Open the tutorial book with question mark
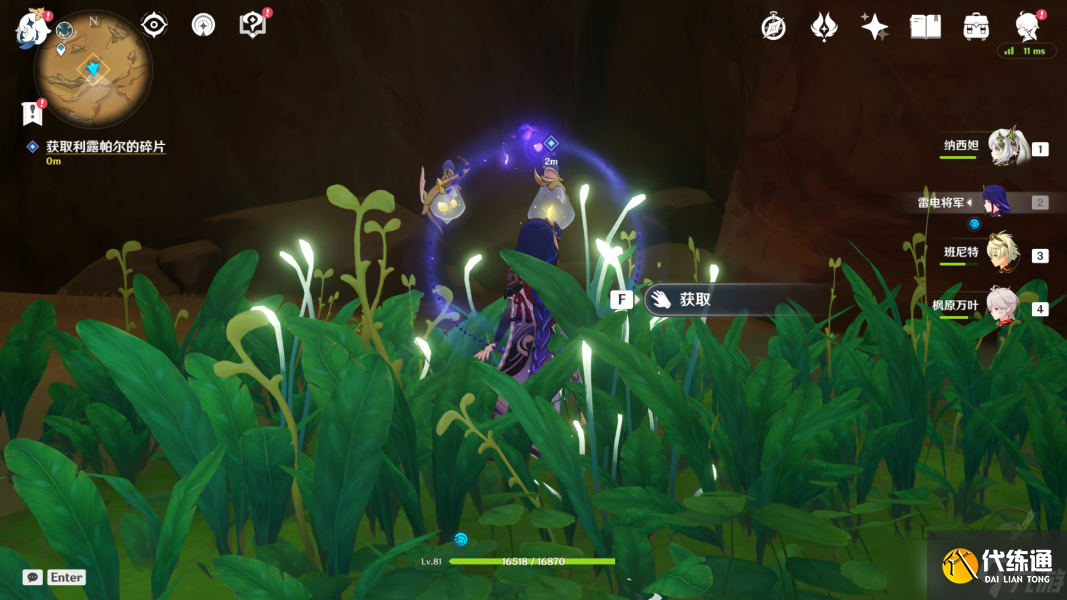The image size is (1067, 600). [x=253, y=25]
